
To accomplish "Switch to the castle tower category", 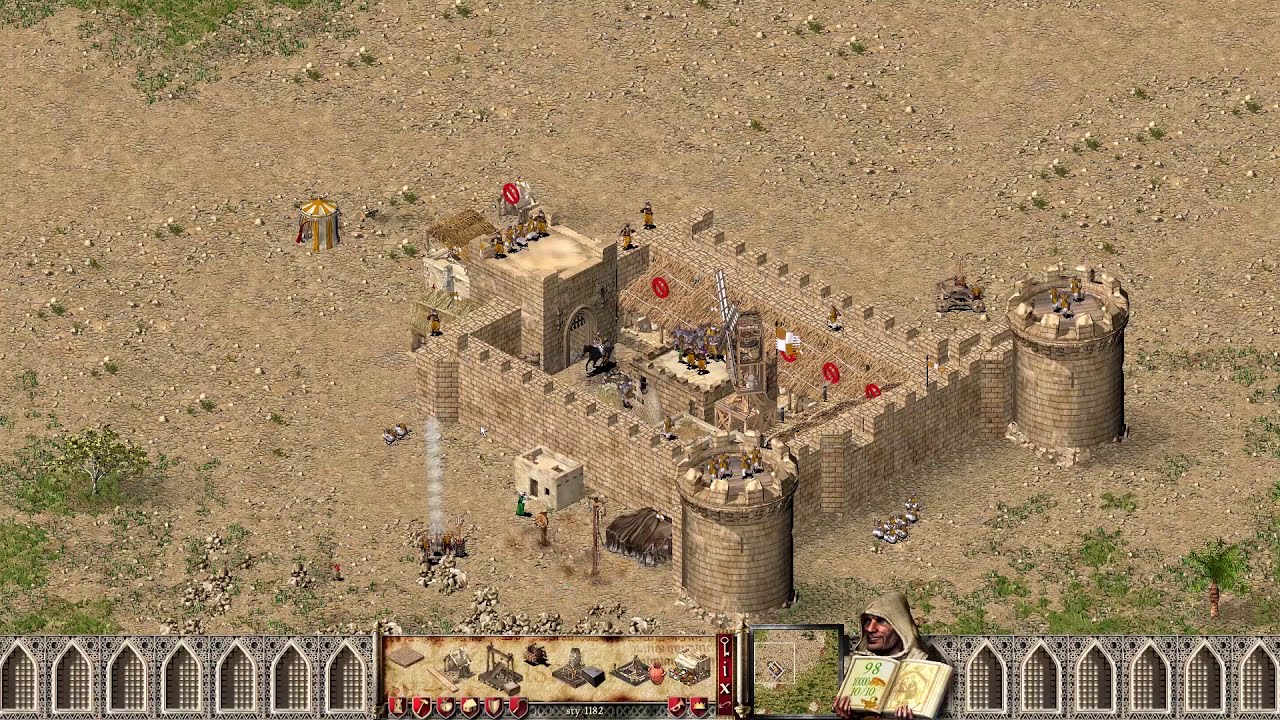I will tap(398, 708).
